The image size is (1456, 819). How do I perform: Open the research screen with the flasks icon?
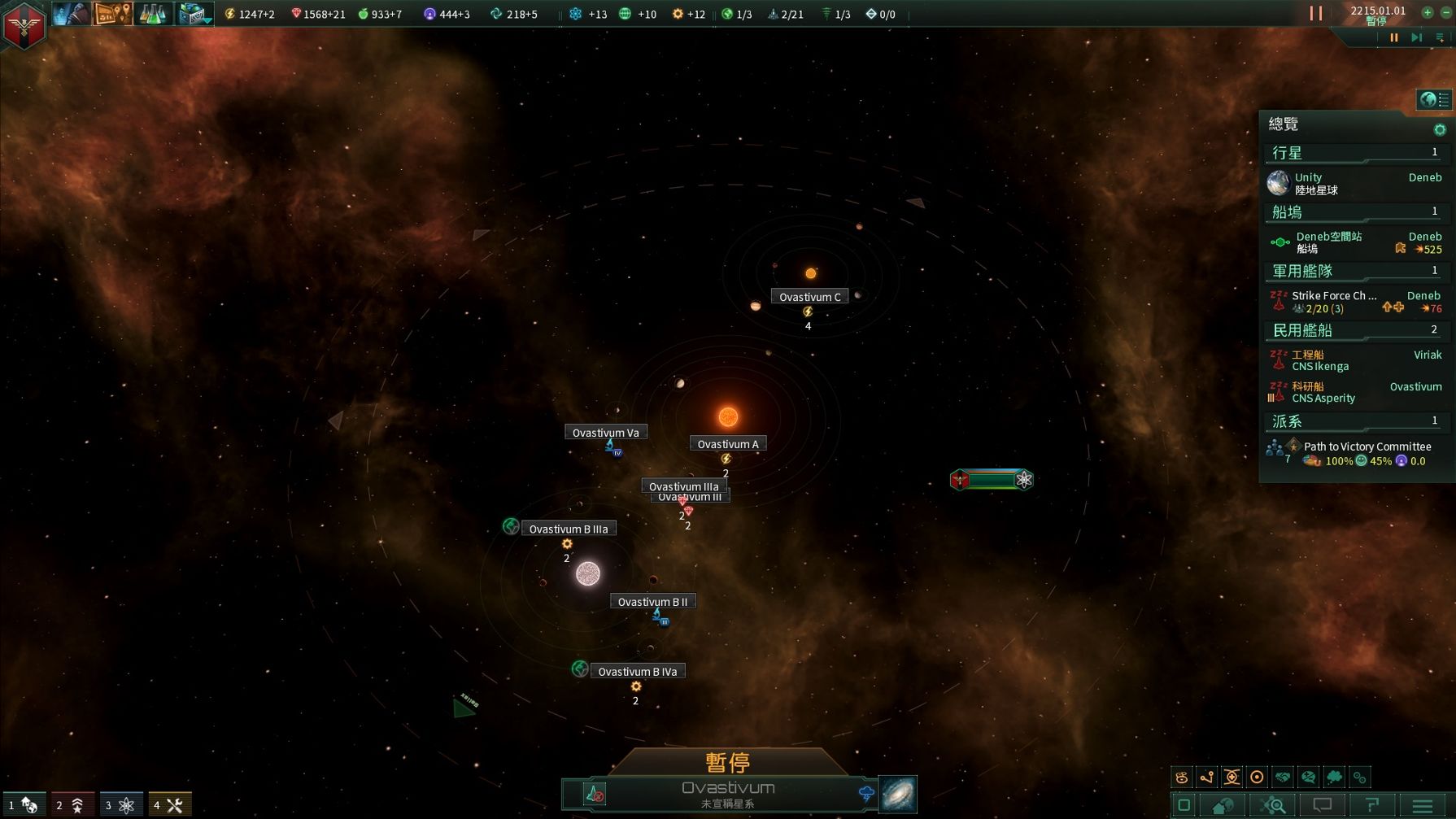point(154,14)
